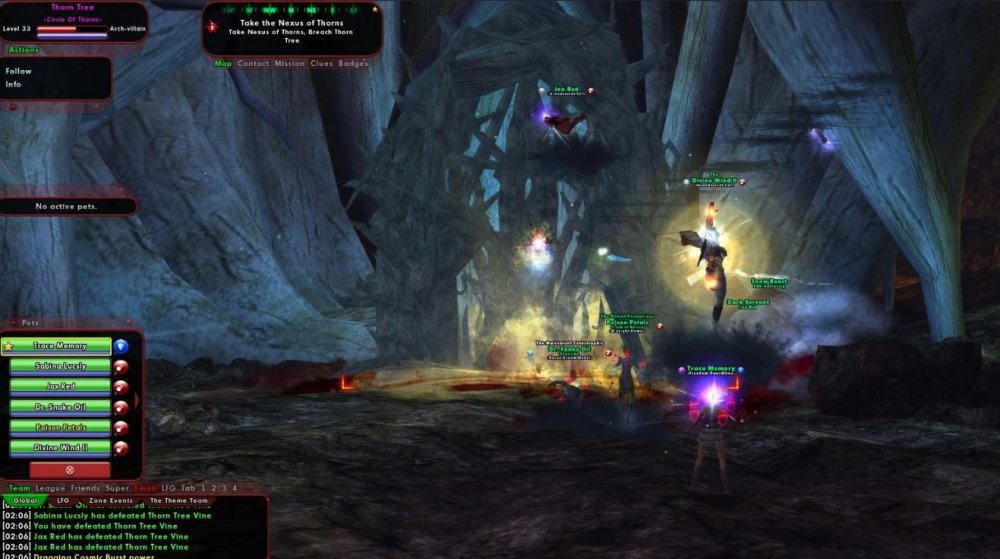The image size is (1000, 559).
Task: Click the red quit-team button
Action: pyautogui.click(x=69, y=469)
